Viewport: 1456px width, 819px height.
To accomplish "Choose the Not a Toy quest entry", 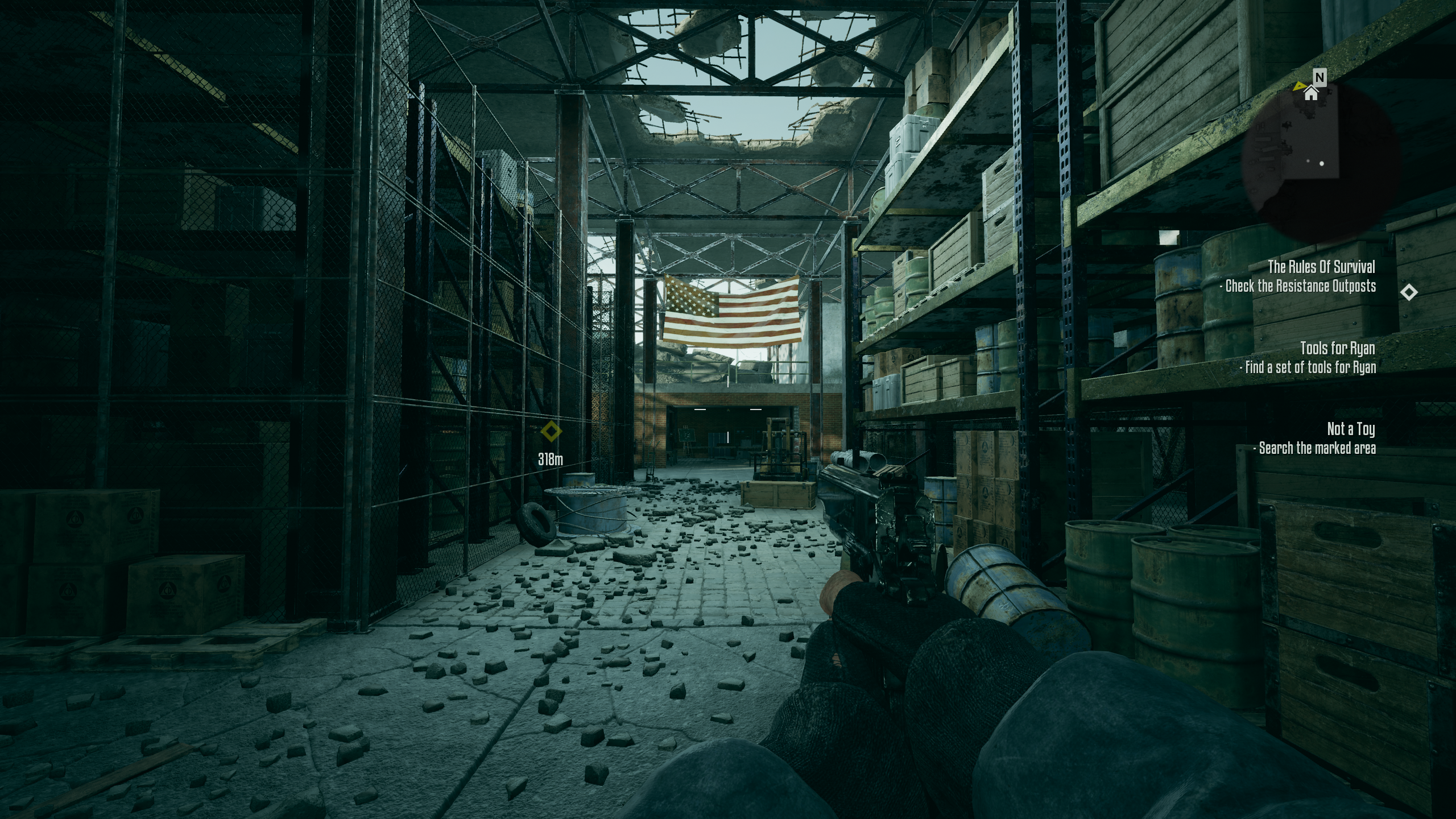I will [x=1351, y=429].
